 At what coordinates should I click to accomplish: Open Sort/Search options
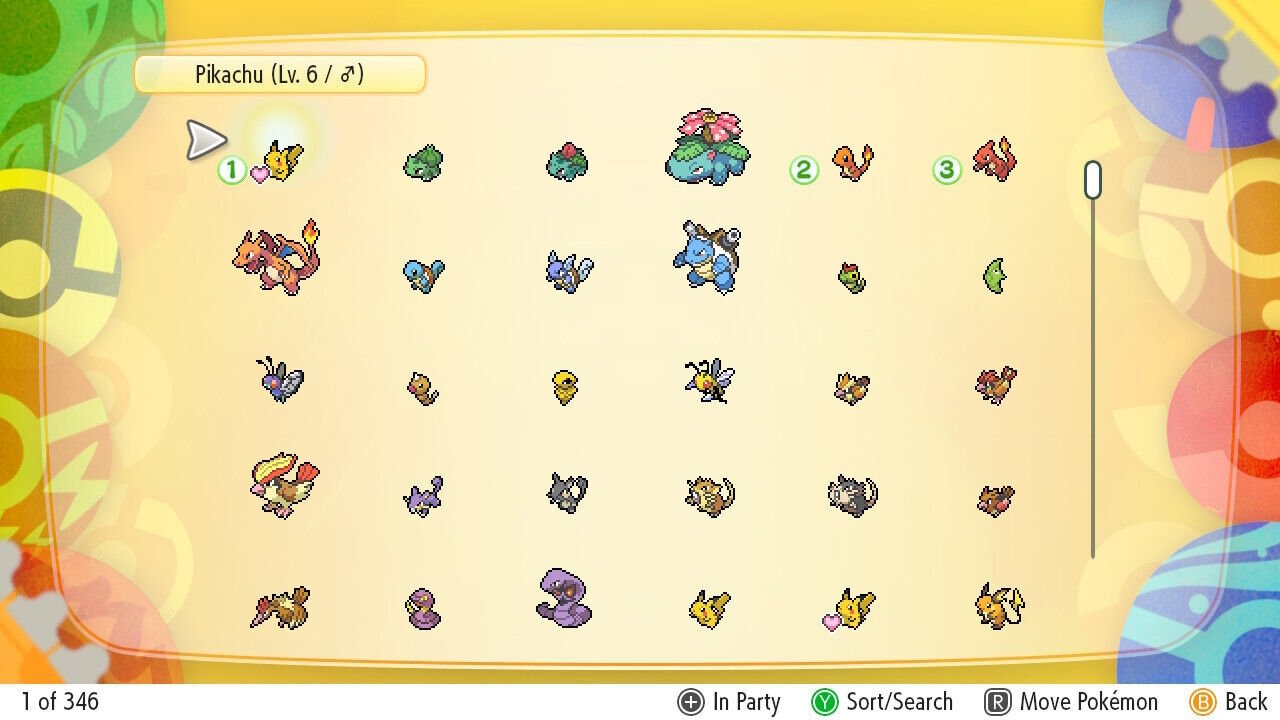[x=887, y=702]
